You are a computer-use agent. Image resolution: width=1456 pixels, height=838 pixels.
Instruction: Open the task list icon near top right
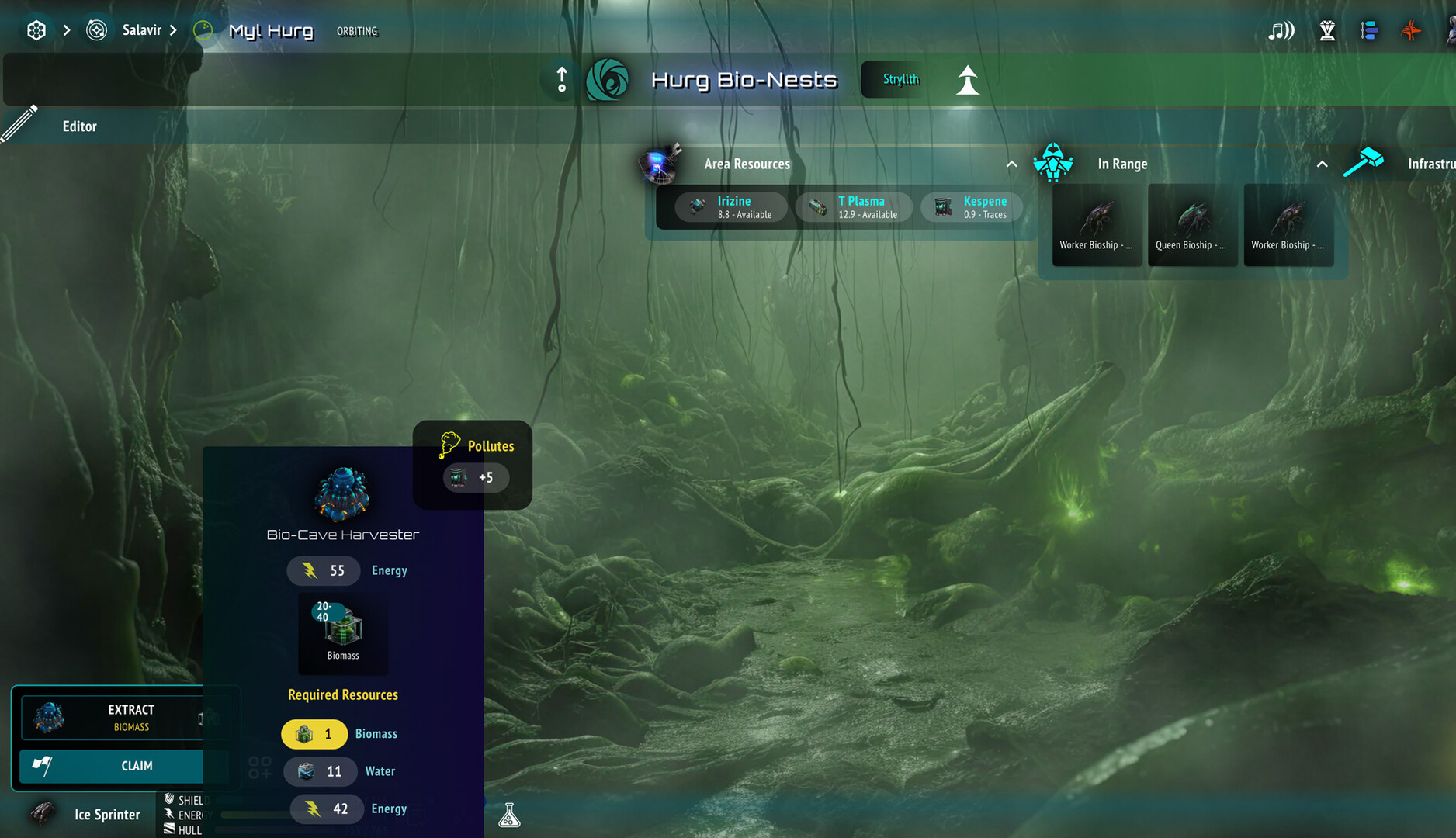[1370, 30]
